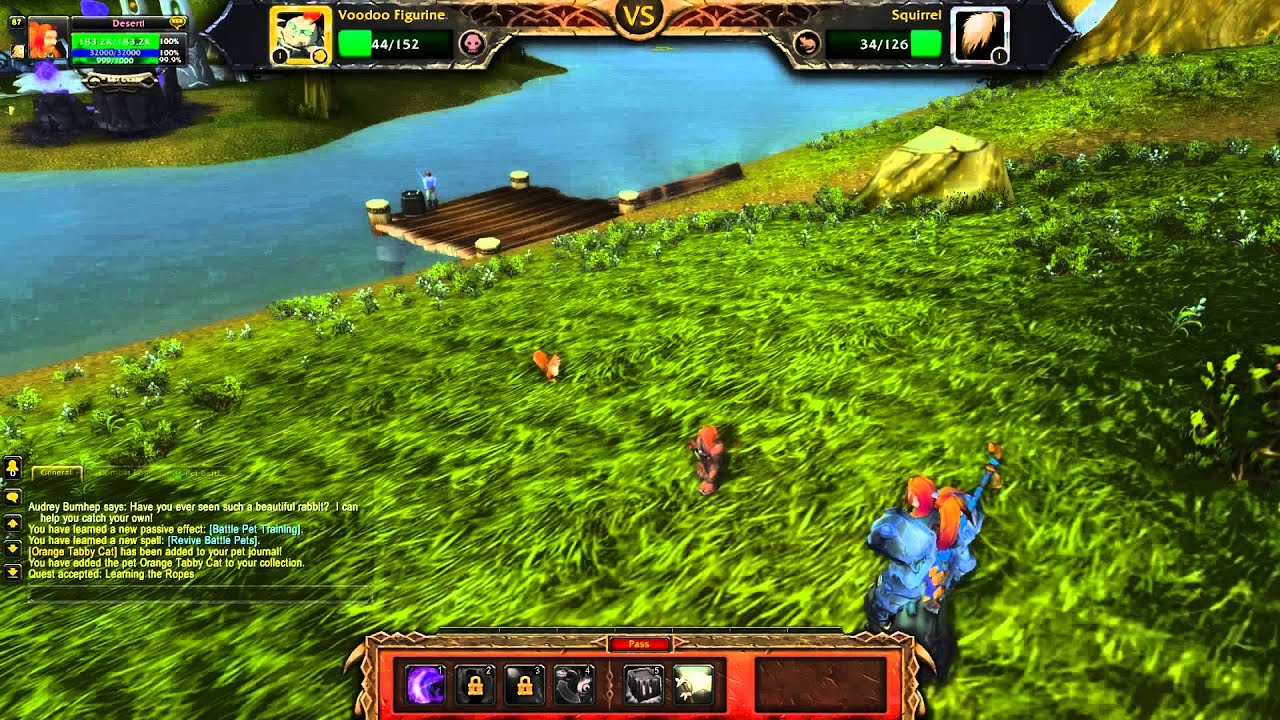Inspect the Squirrel's critter type icon
Image resolution: width=1280 pixels, height=720 pixels.
[x=807, y=44]
